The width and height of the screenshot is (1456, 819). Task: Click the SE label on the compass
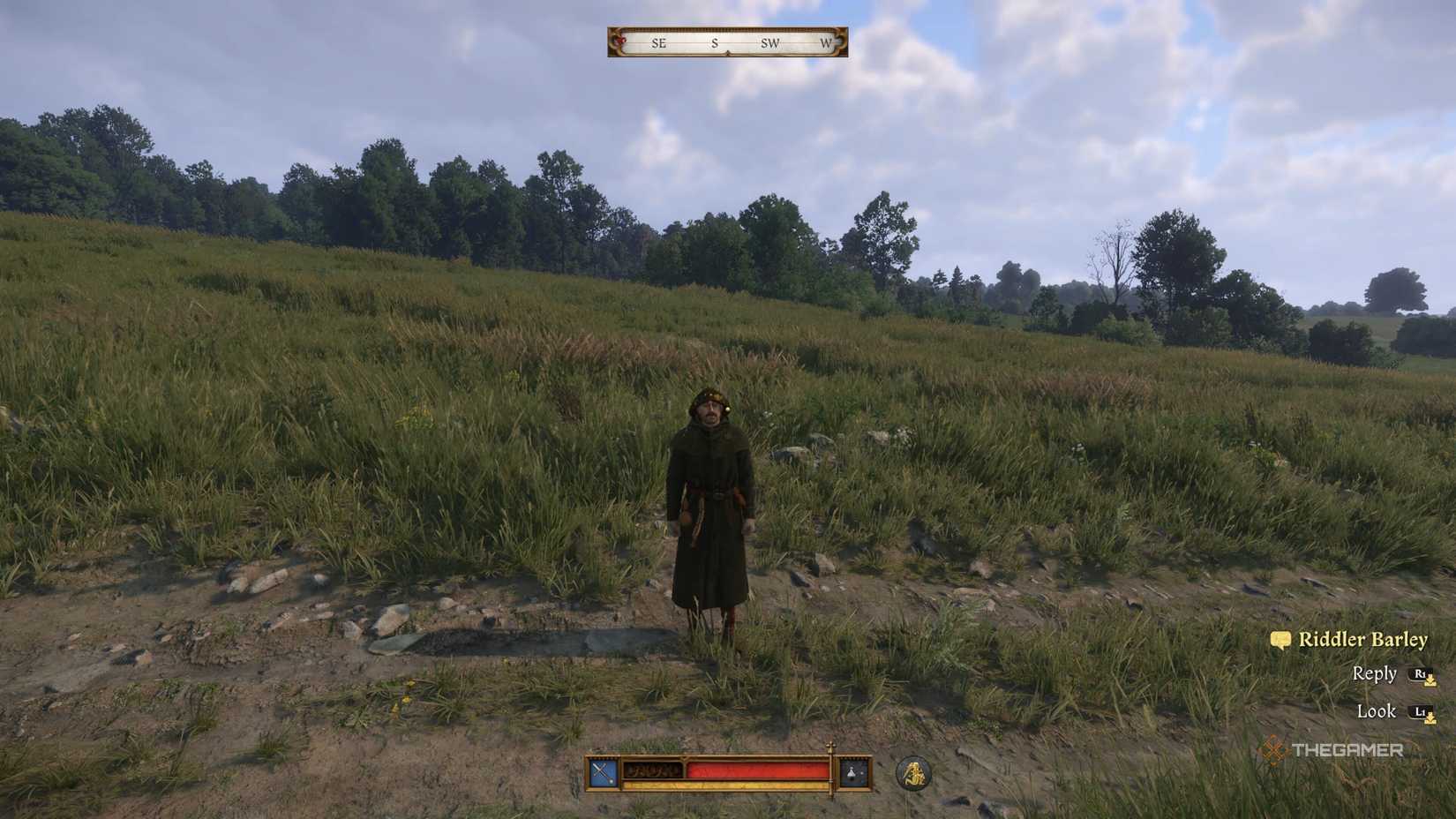[659, 44]
